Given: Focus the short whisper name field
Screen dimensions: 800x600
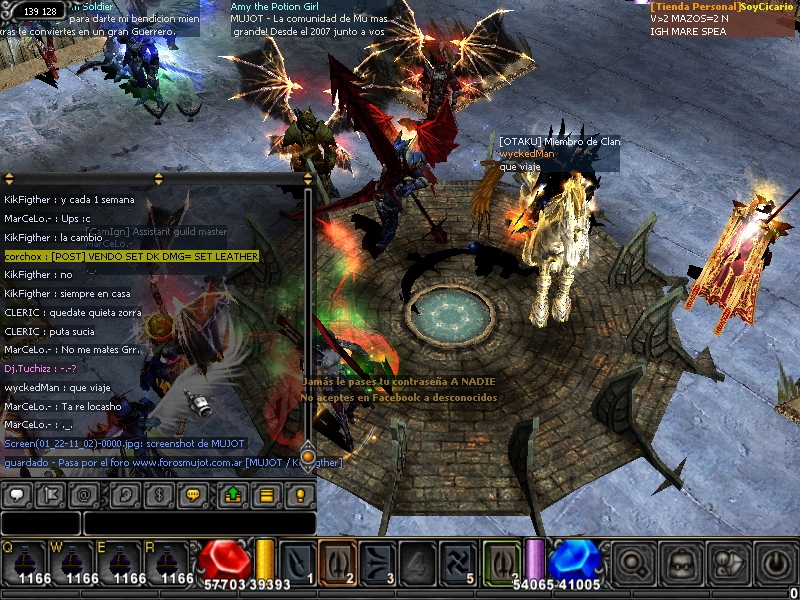Looking at the screenshot, I should [40, 523].
